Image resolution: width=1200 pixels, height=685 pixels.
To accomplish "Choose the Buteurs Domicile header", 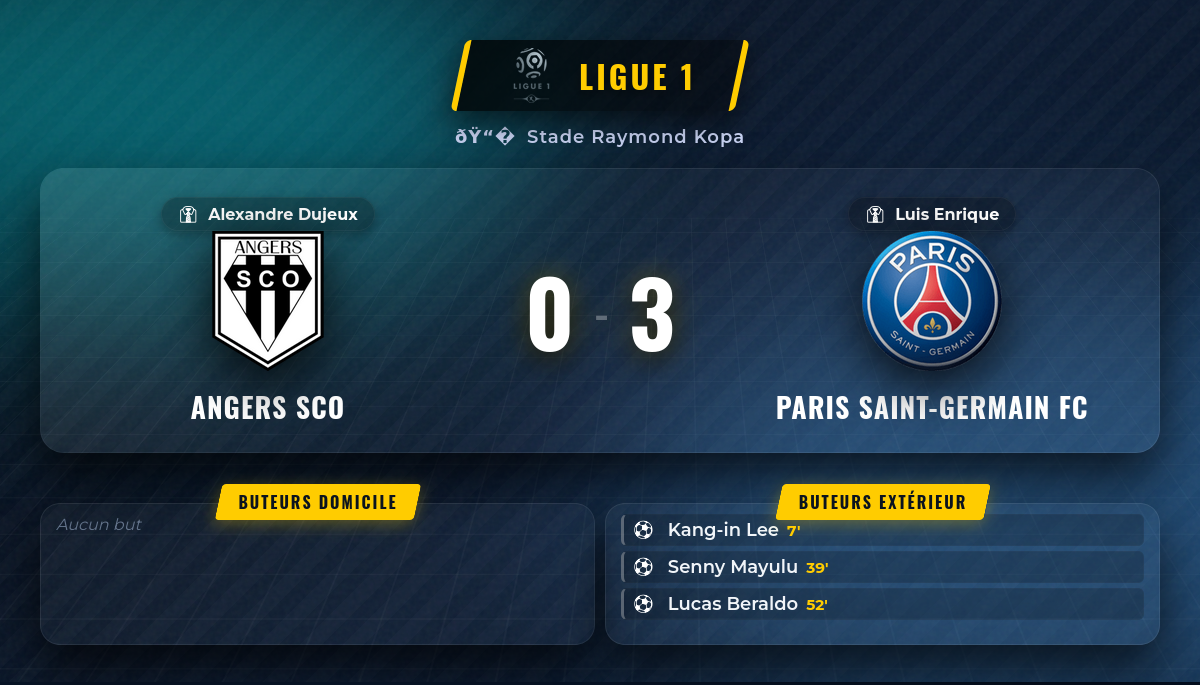I will coord(318,502).
